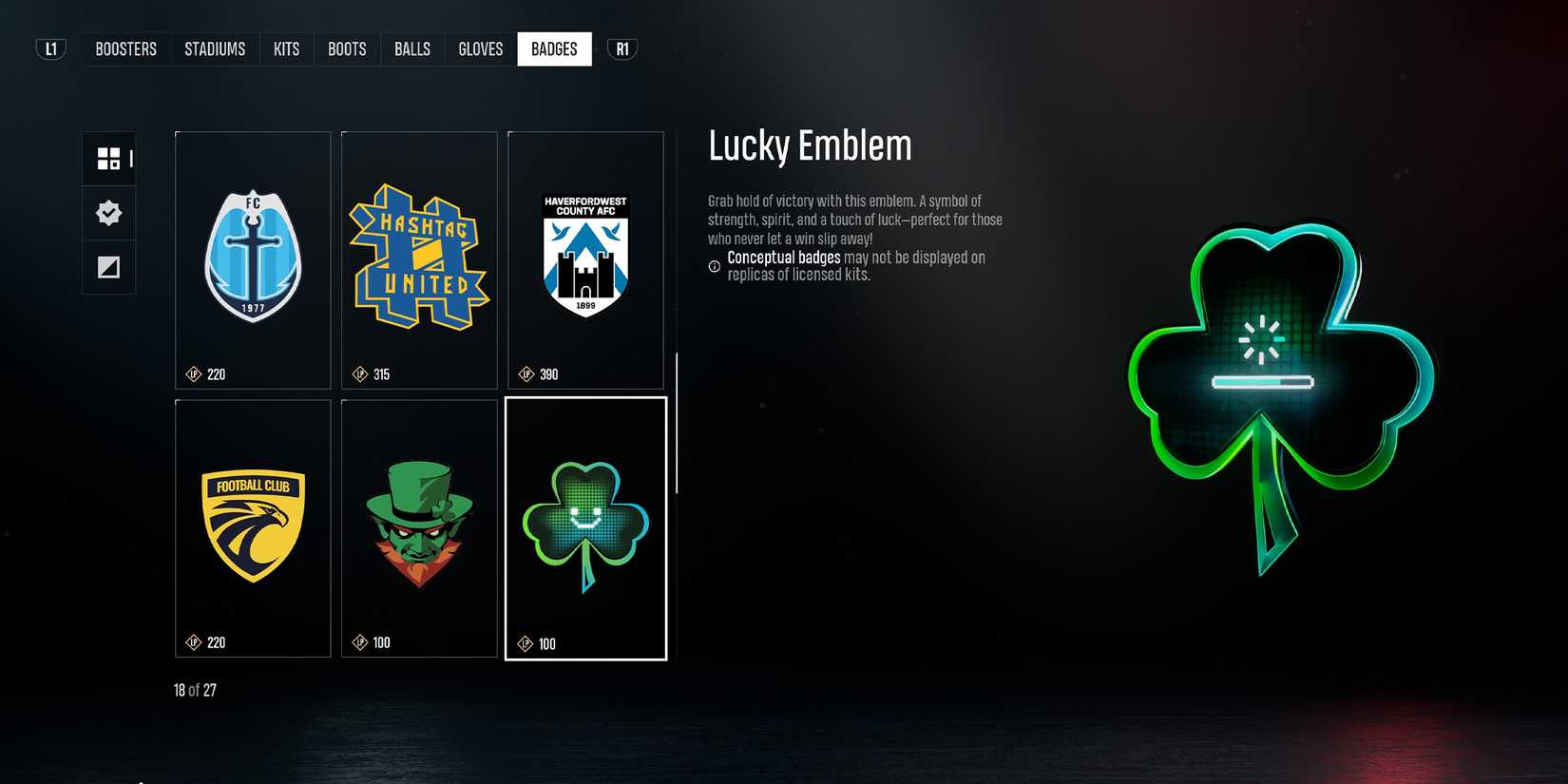Open the BOOTS category
The width and height of the screenshot is (1568, 784).
[x=346, y=48]
